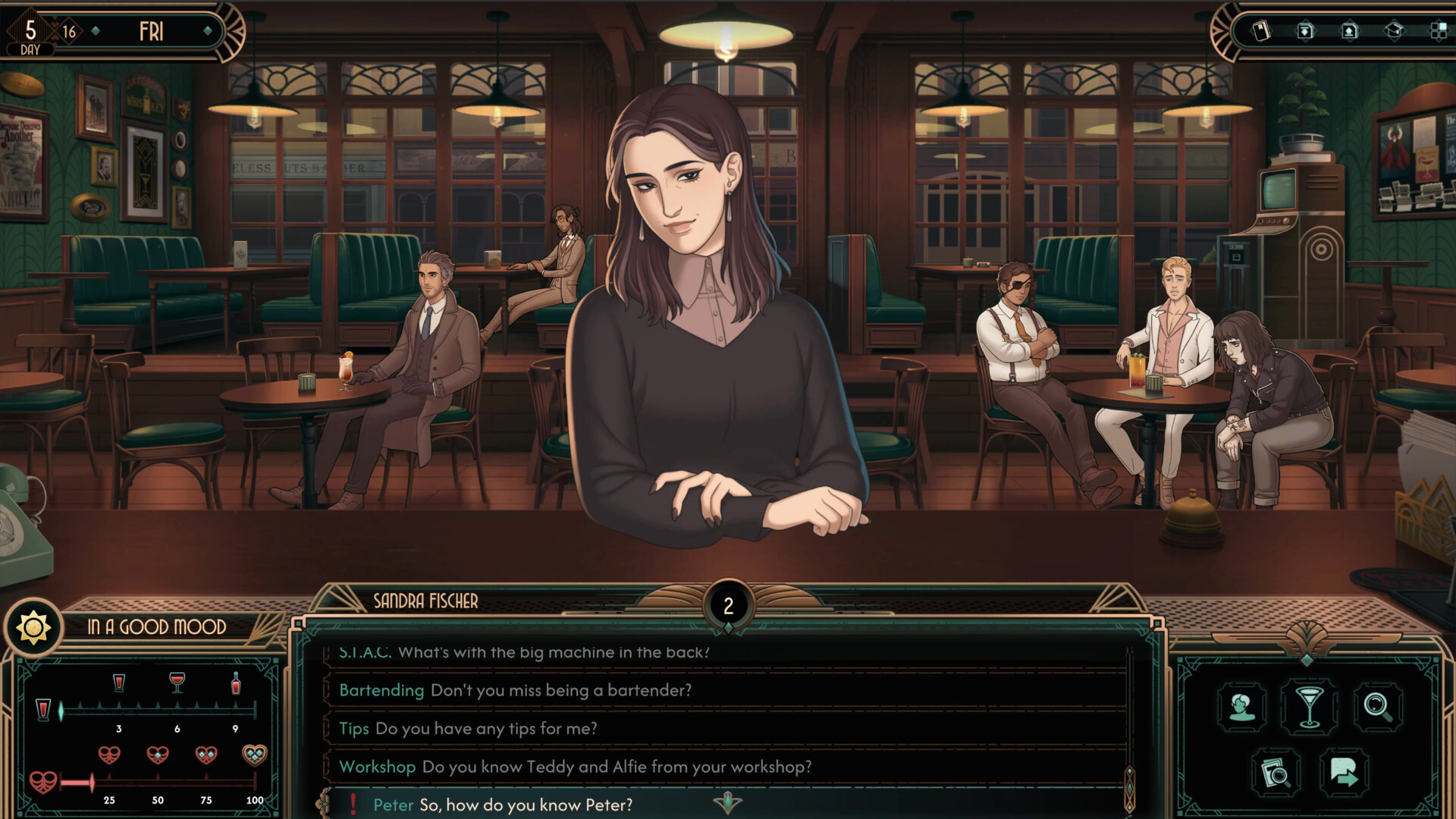Open the customer profile portrait button
Image resolution: width=1456 pixels, height=819 pixels.
1242,707
